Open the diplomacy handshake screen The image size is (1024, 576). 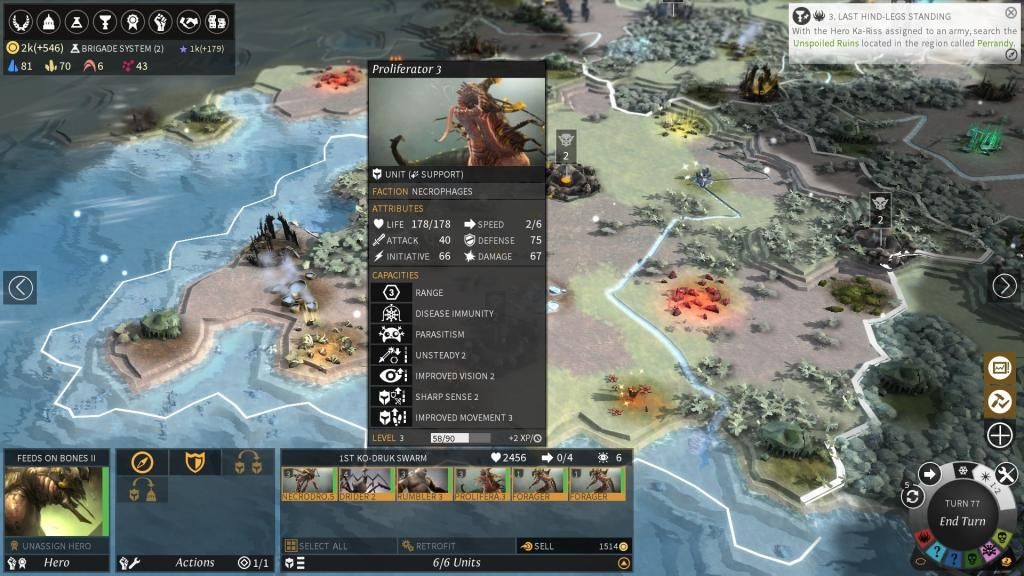(187, 21)
